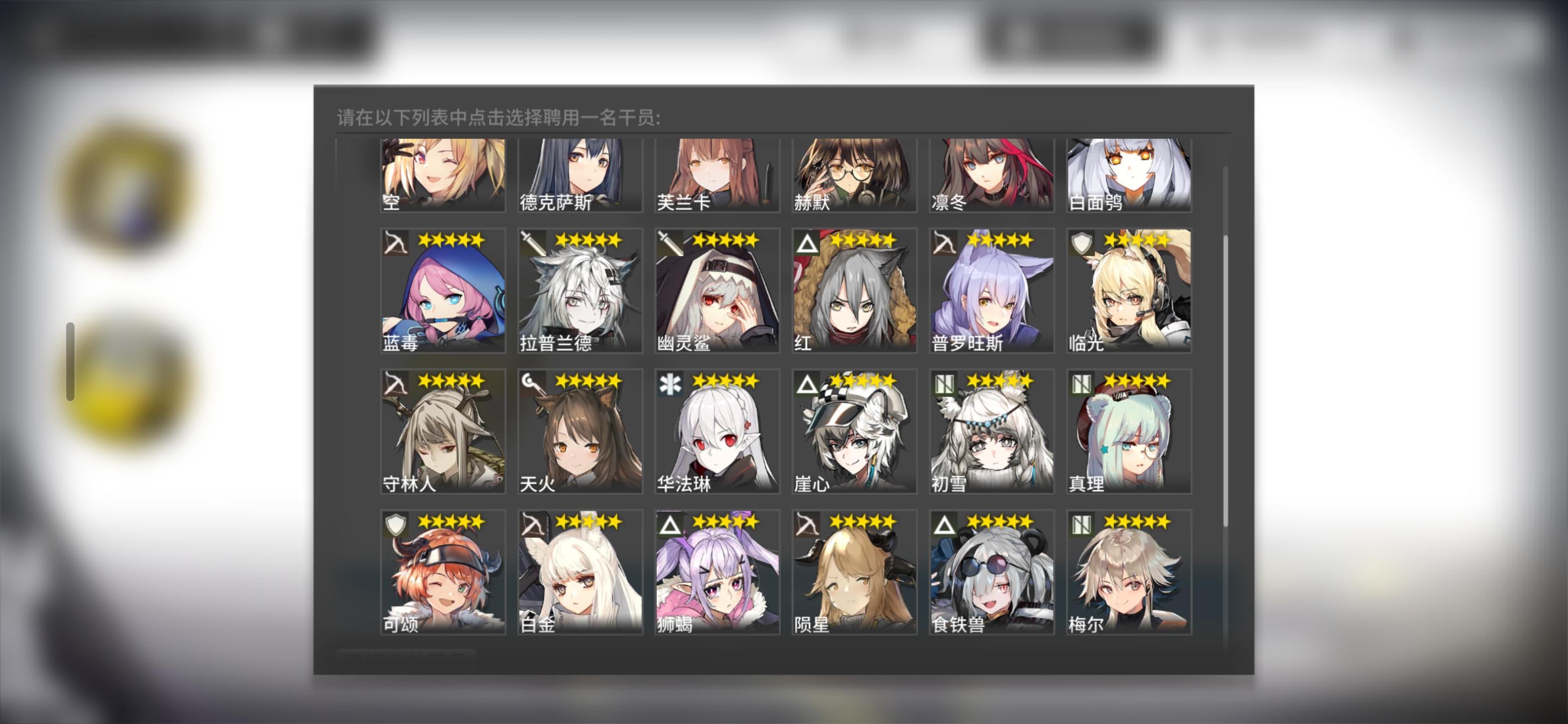Image resolution: width=1568 pixels, height=724 pixels.
Task: Select operator 德克萨斯 from the recruitment list
Action: pyautogui.click(x=579, y=176)
